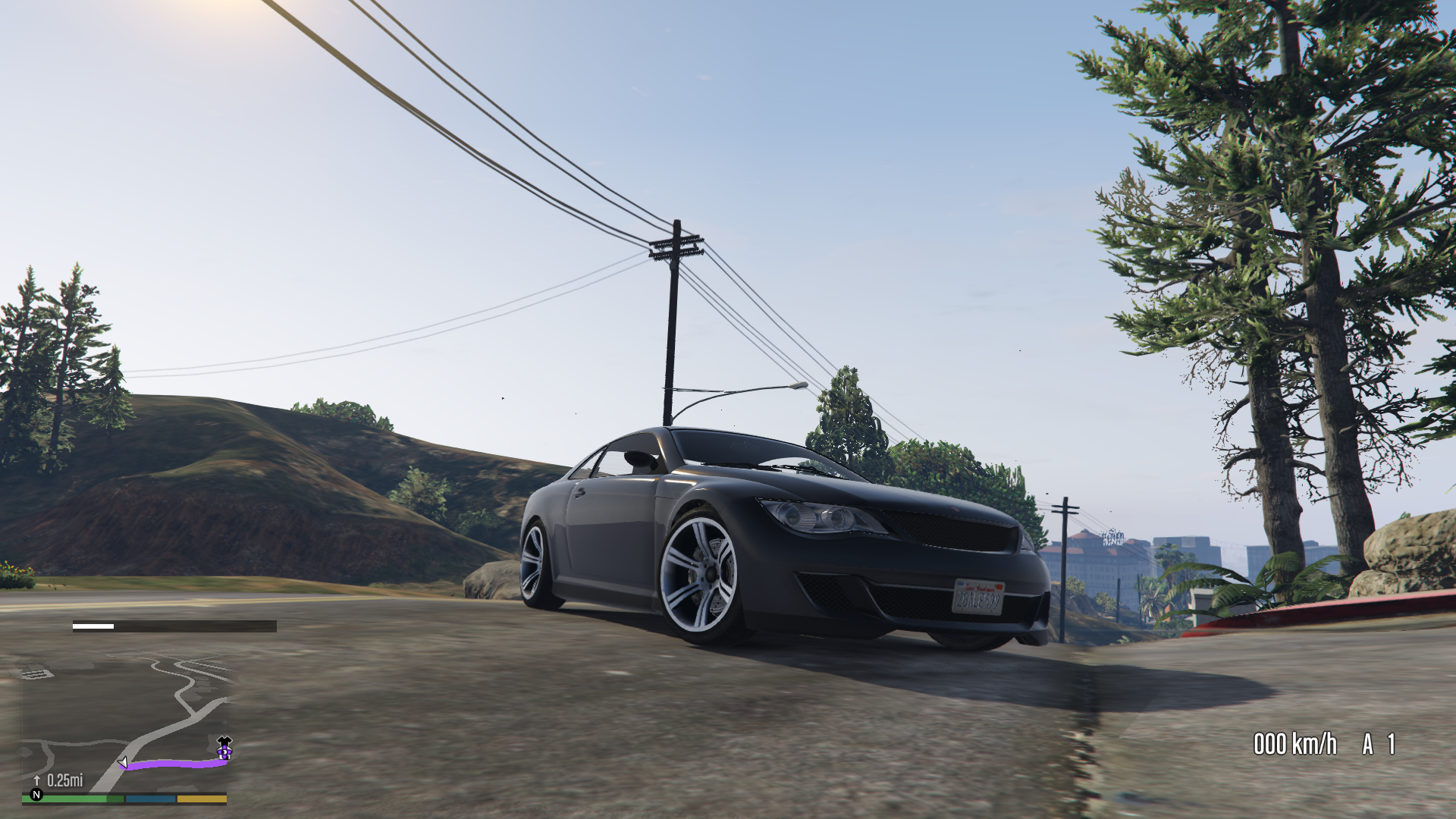Screen dimensions: 1456x819
Task: Click the purple blip beneath the store icon
Action: click(x=225, y=752)
